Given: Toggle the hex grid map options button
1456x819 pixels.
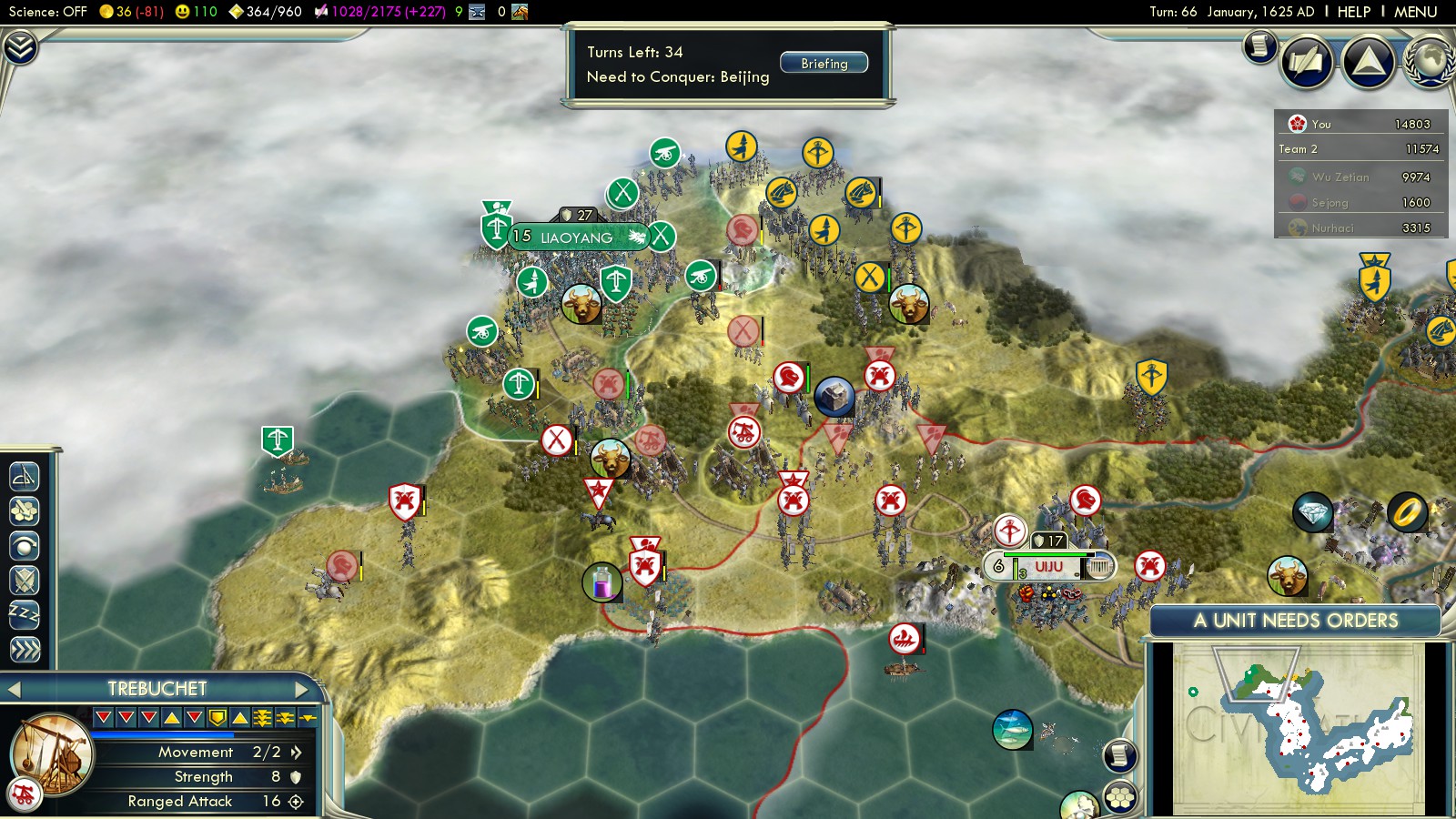Looking at the screenshot, I should coord(1120,797).
